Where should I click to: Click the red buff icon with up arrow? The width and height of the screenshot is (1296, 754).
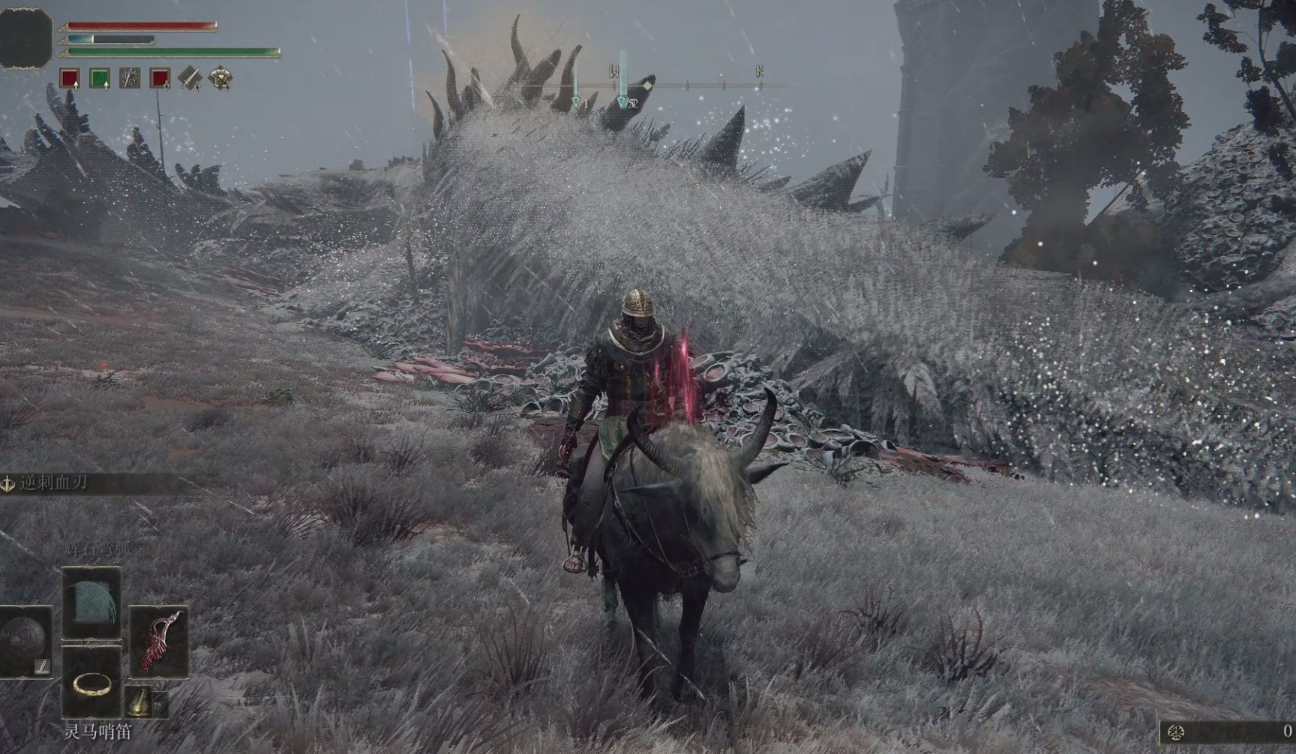click(69, 78)
